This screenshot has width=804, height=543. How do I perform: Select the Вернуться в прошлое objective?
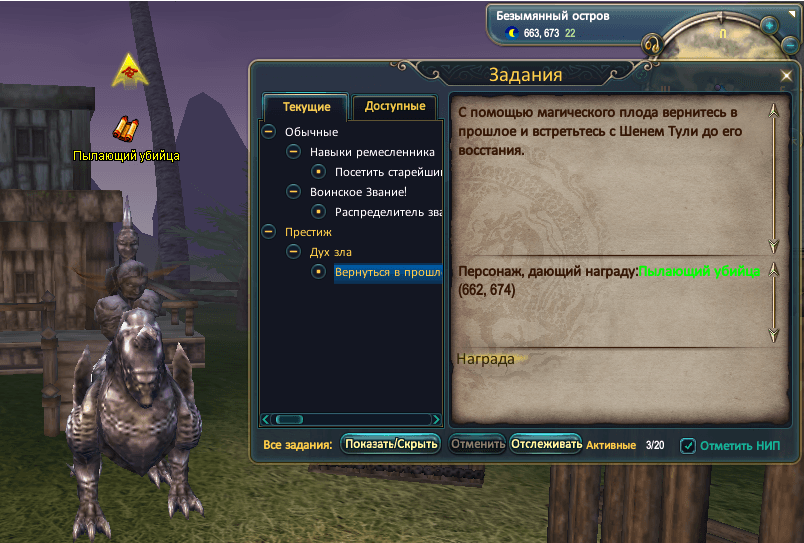pyautogui.click(x=388, y=272)
